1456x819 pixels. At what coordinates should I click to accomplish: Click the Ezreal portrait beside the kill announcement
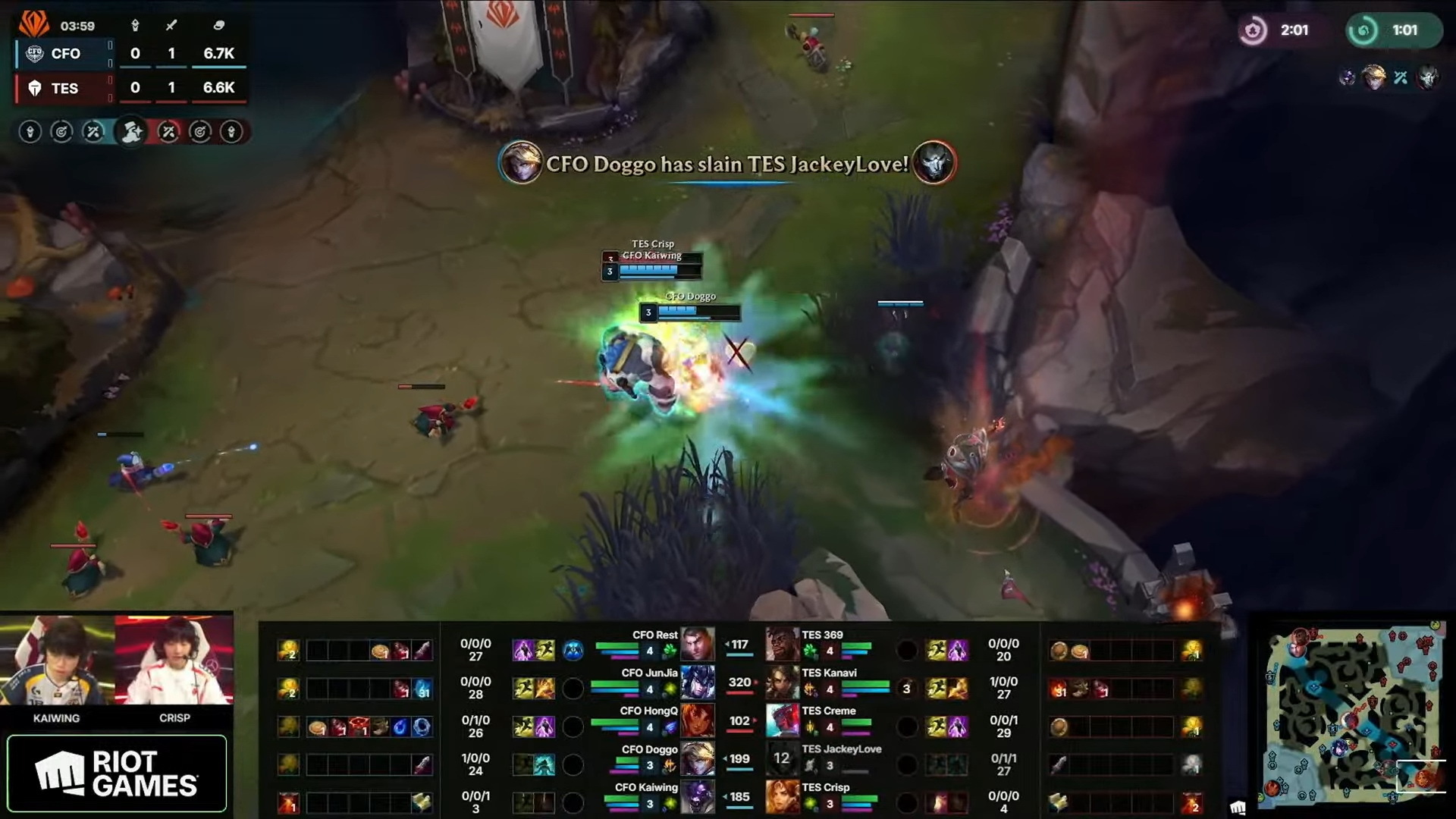522,162
